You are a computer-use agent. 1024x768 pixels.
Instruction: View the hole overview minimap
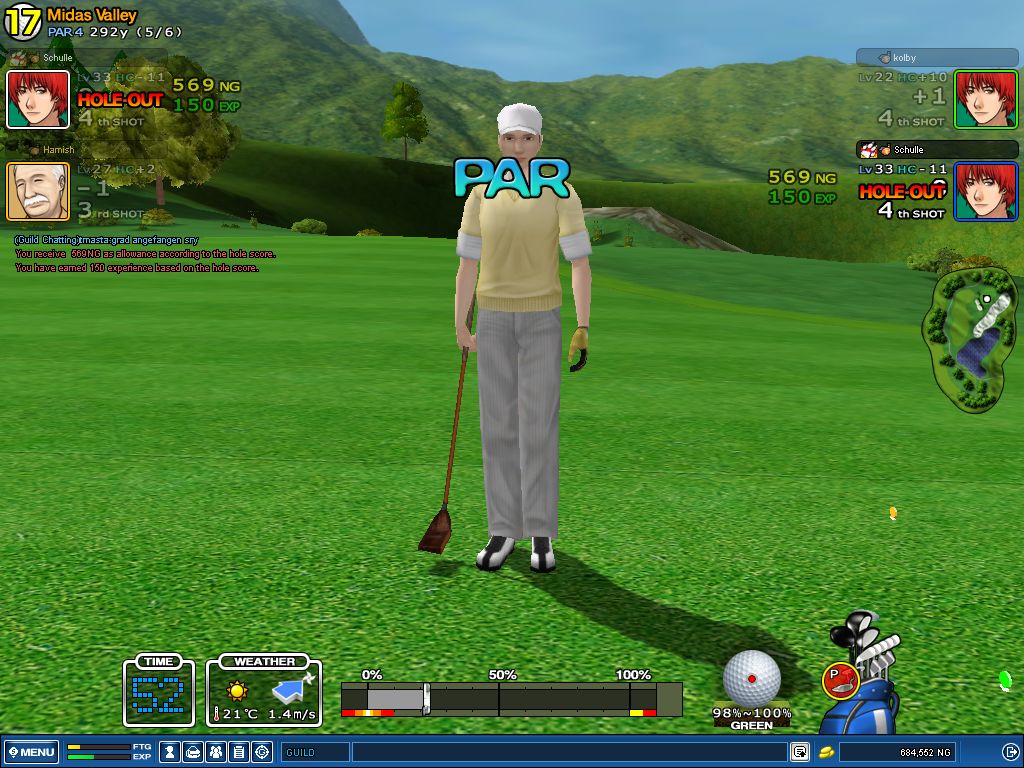(x=972, y=340)
